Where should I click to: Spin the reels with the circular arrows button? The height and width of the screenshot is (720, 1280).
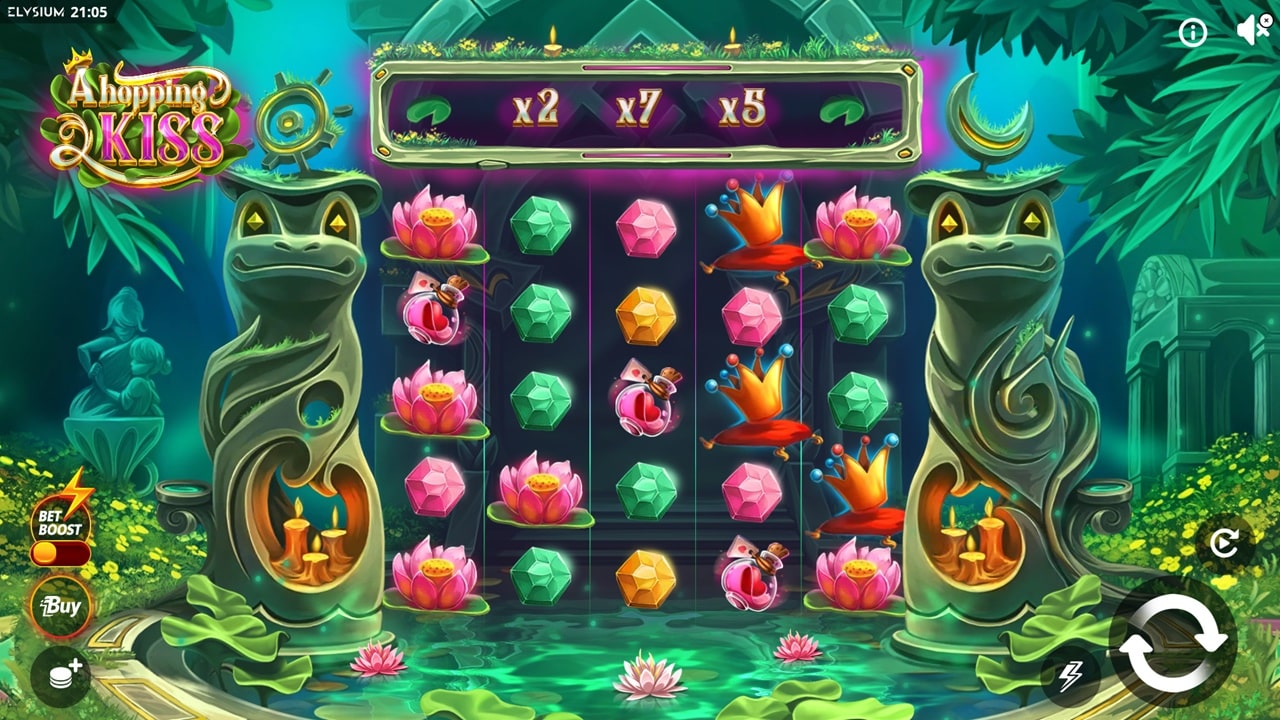(1172, 641)
